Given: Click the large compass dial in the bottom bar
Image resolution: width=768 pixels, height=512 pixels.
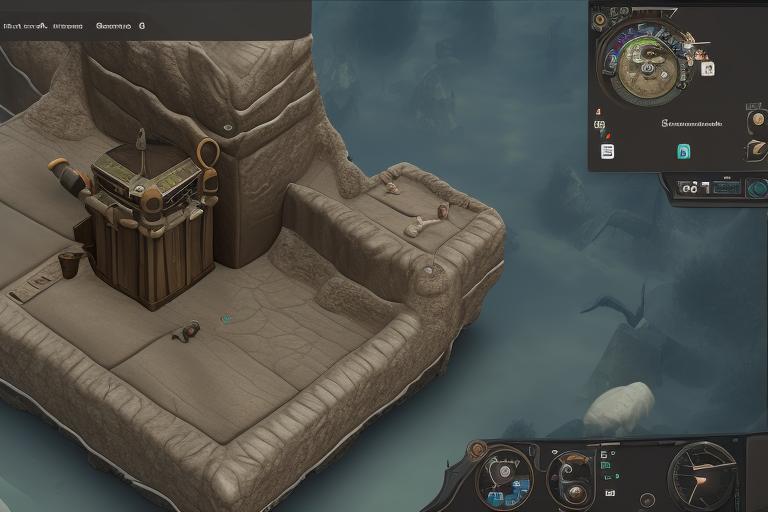Looking at the screenshot, I should [701, 476].
